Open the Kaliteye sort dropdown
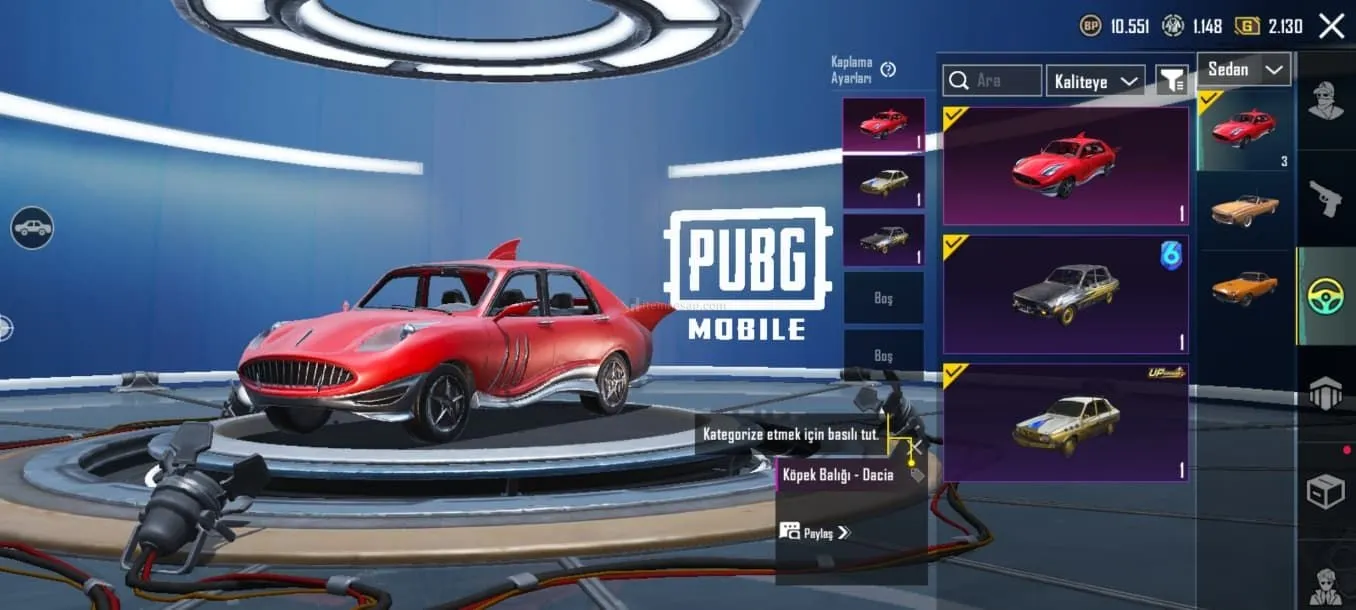The width and height of the screenshot is (1356, 610). pyautogui.click(x=1095, y=81)
